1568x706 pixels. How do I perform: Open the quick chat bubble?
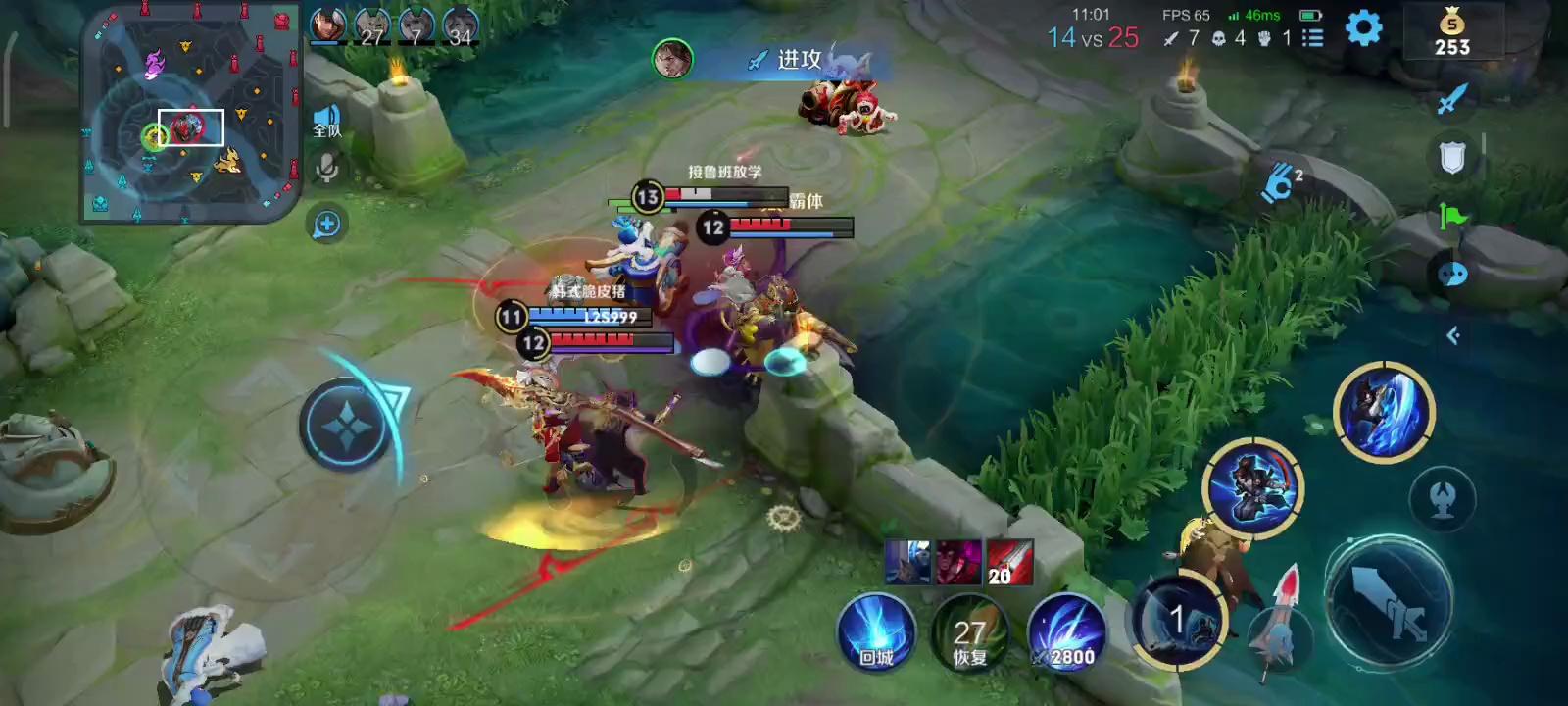click(x=1451, y=274)
